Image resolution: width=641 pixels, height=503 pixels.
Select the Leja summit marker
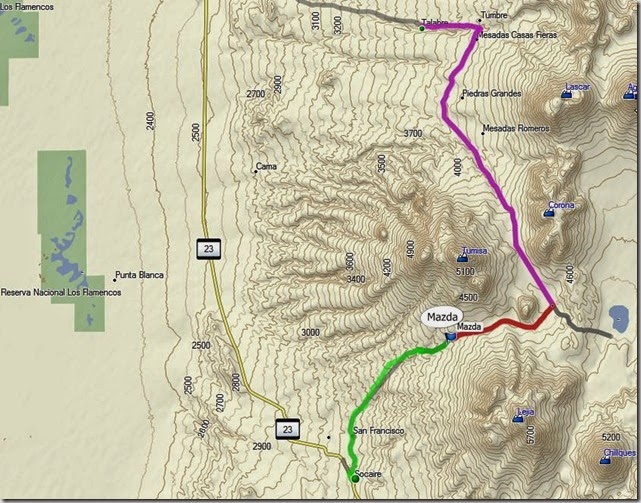tap(519, 418)
